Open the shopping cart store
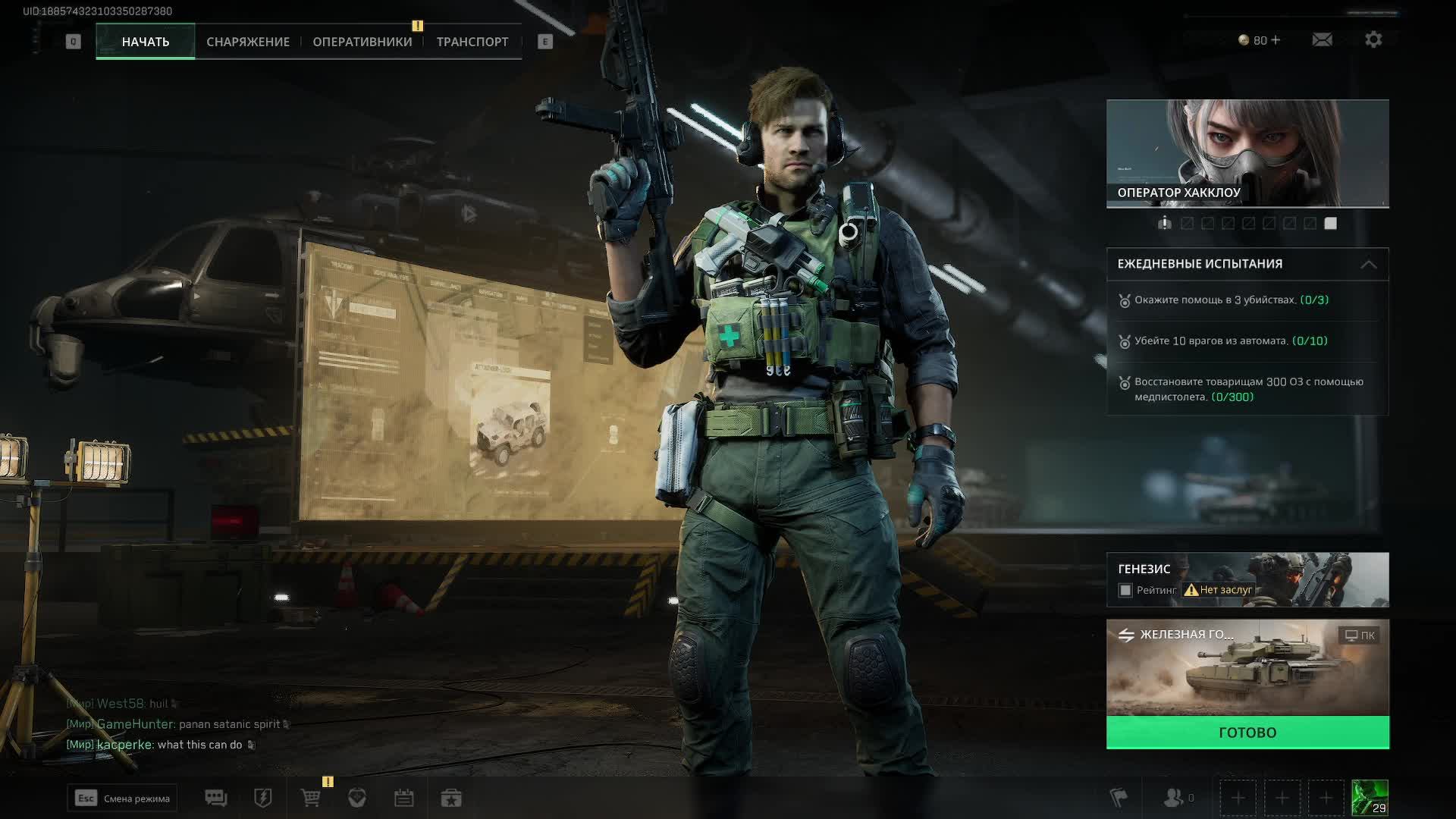1456x819 pixels. coord(311,798)
